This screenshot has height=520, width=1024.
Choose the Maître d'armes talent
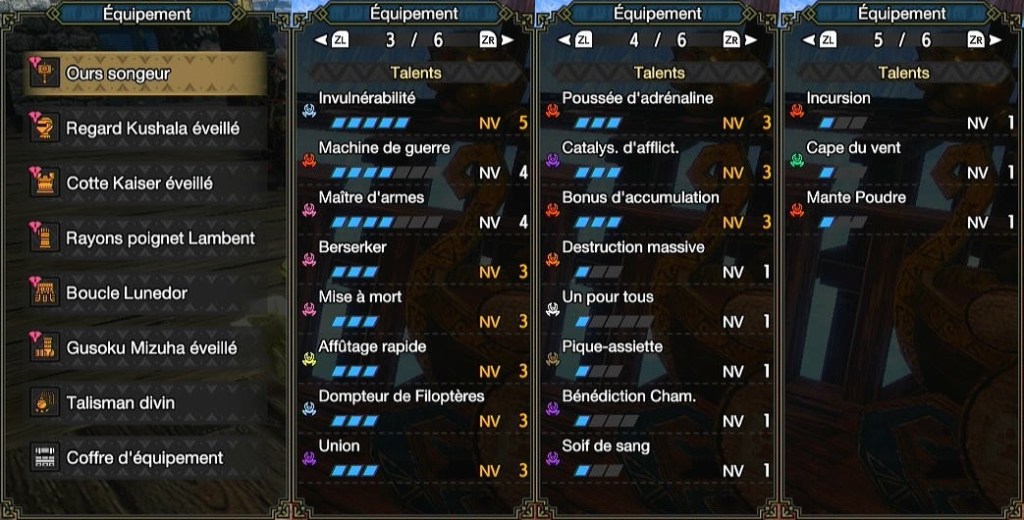[414, 209]
